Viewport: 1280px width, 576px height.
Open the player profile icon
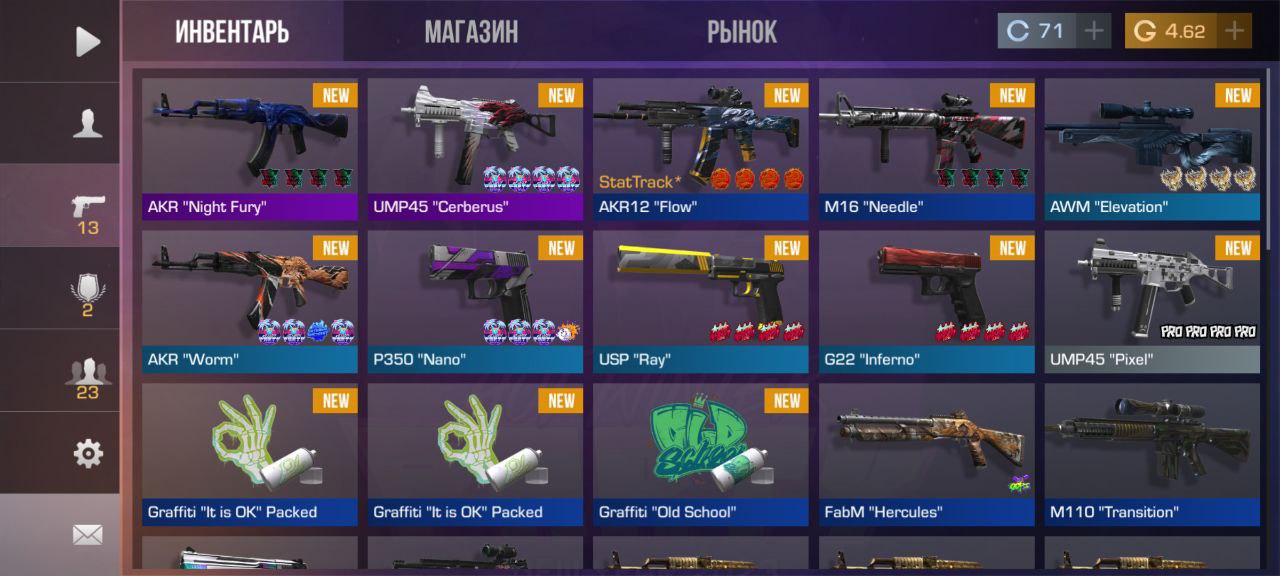88,124
